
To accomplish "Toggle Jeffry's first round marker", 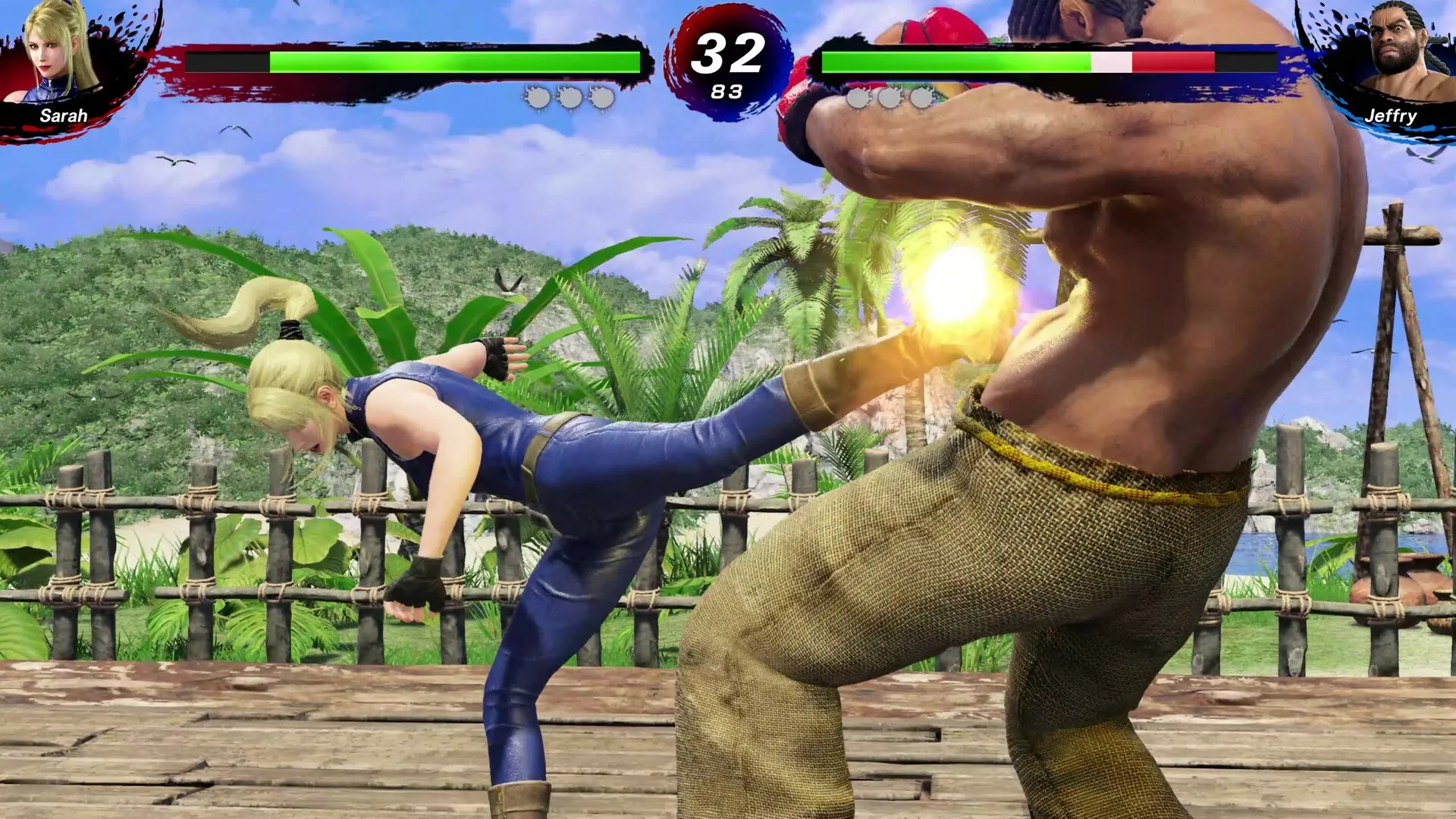I will coord(859,97).
